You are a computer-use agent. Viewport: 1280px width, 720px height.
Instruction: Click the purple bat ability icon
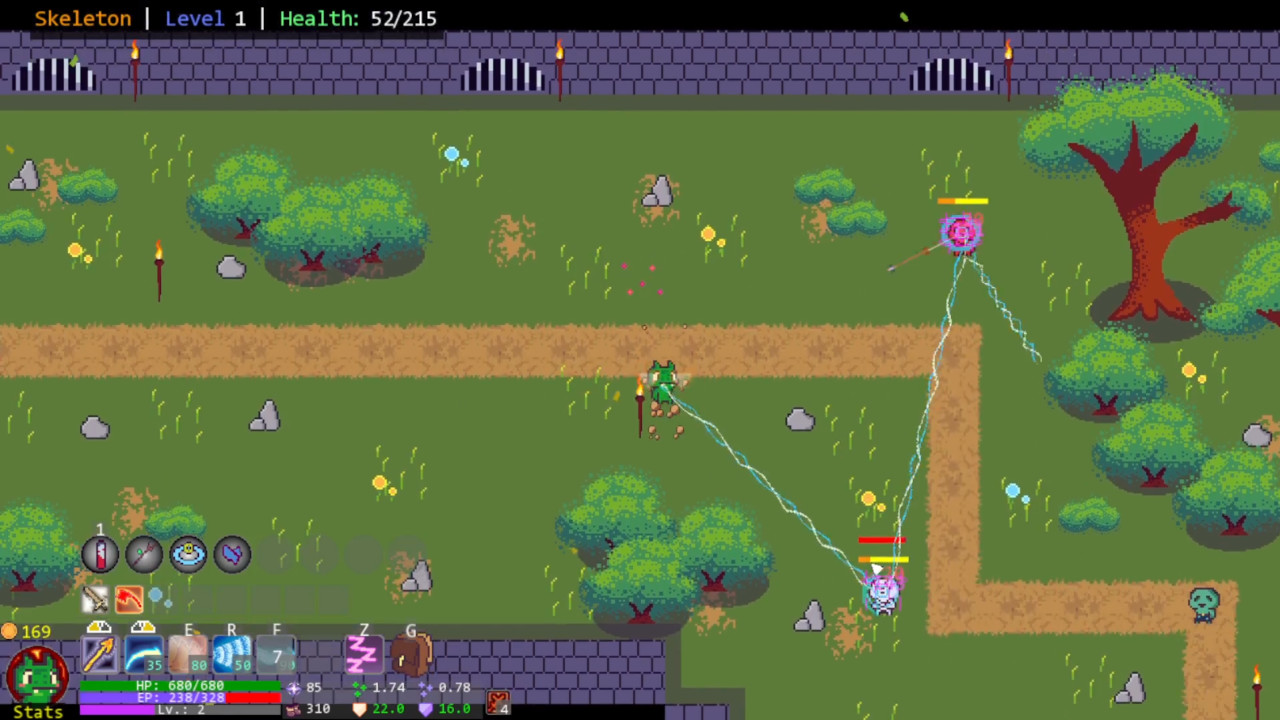click(231, 554)
